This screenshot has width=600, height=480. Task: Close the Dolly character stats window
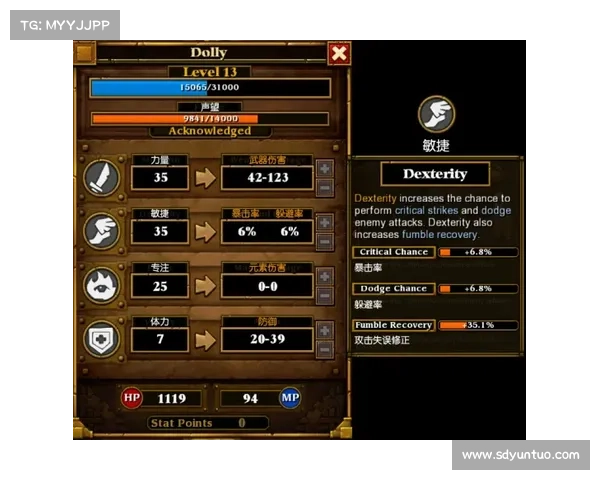[339, 53]
